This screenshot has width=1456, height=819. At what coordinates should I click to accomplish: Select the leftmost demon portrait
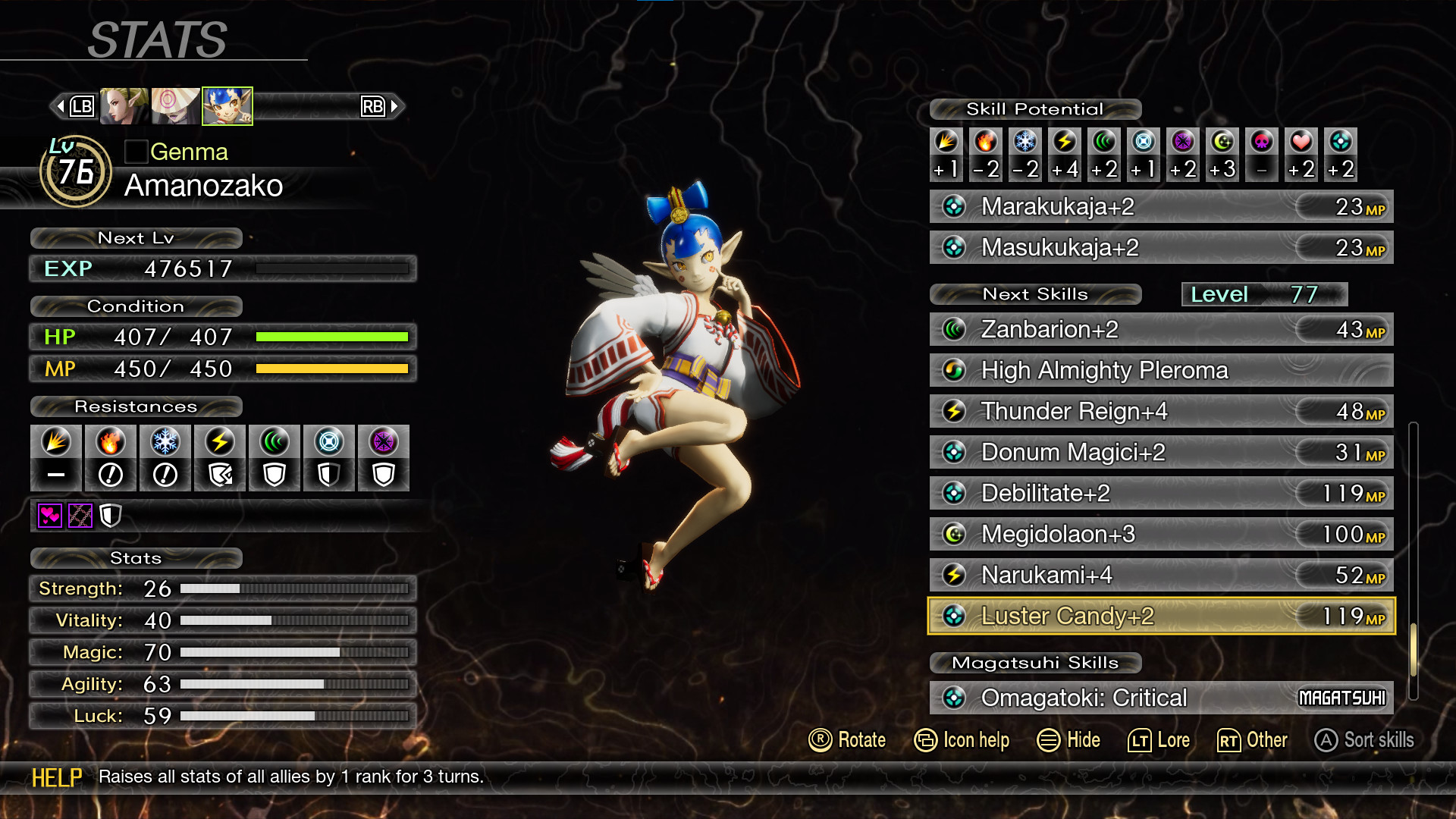(x=122, y=106)
